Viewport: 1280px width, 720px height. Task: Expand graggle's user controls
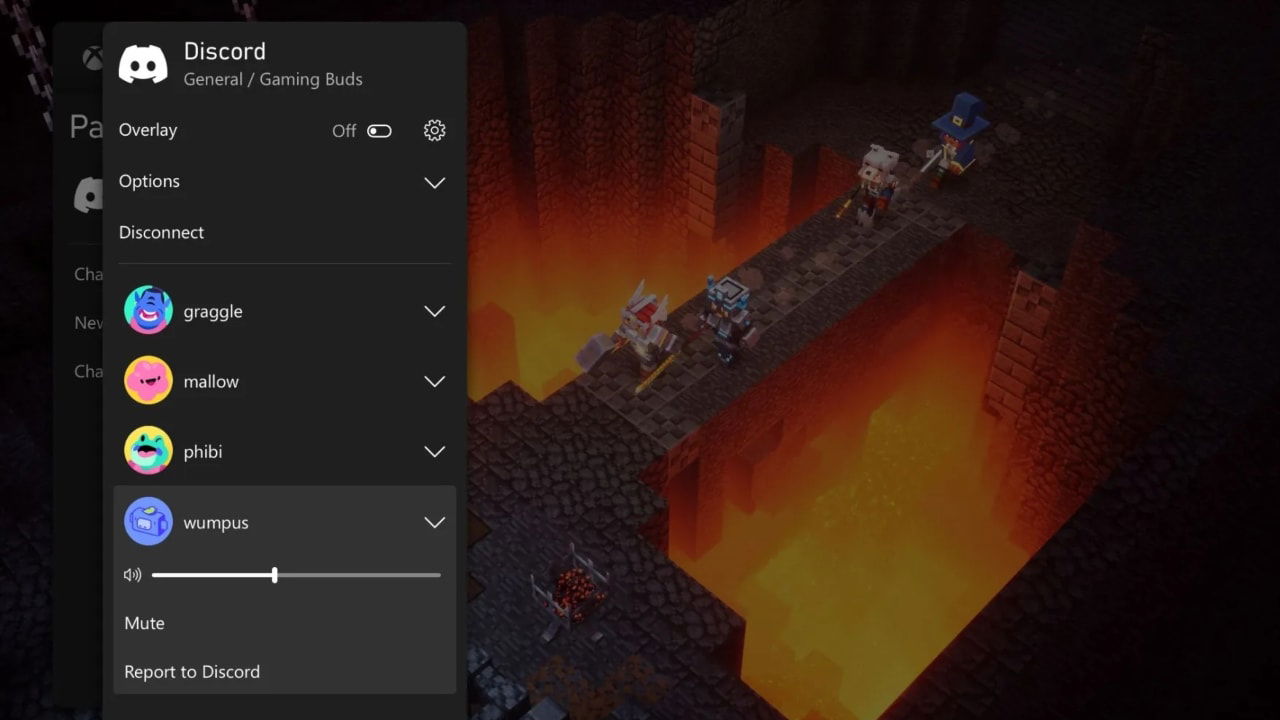(x=434, y=311)
